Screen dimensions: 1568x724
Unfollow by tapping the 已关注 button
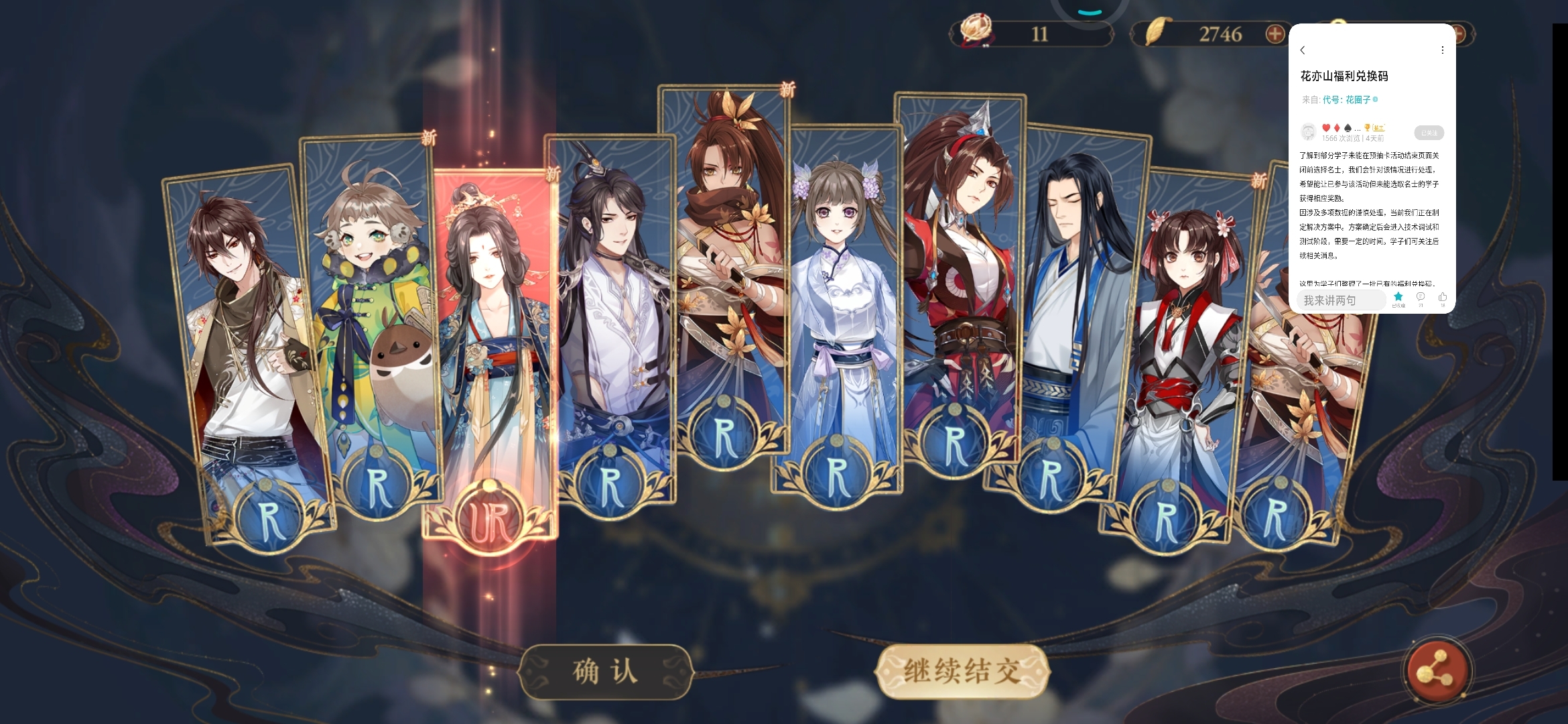[1429, 133]
